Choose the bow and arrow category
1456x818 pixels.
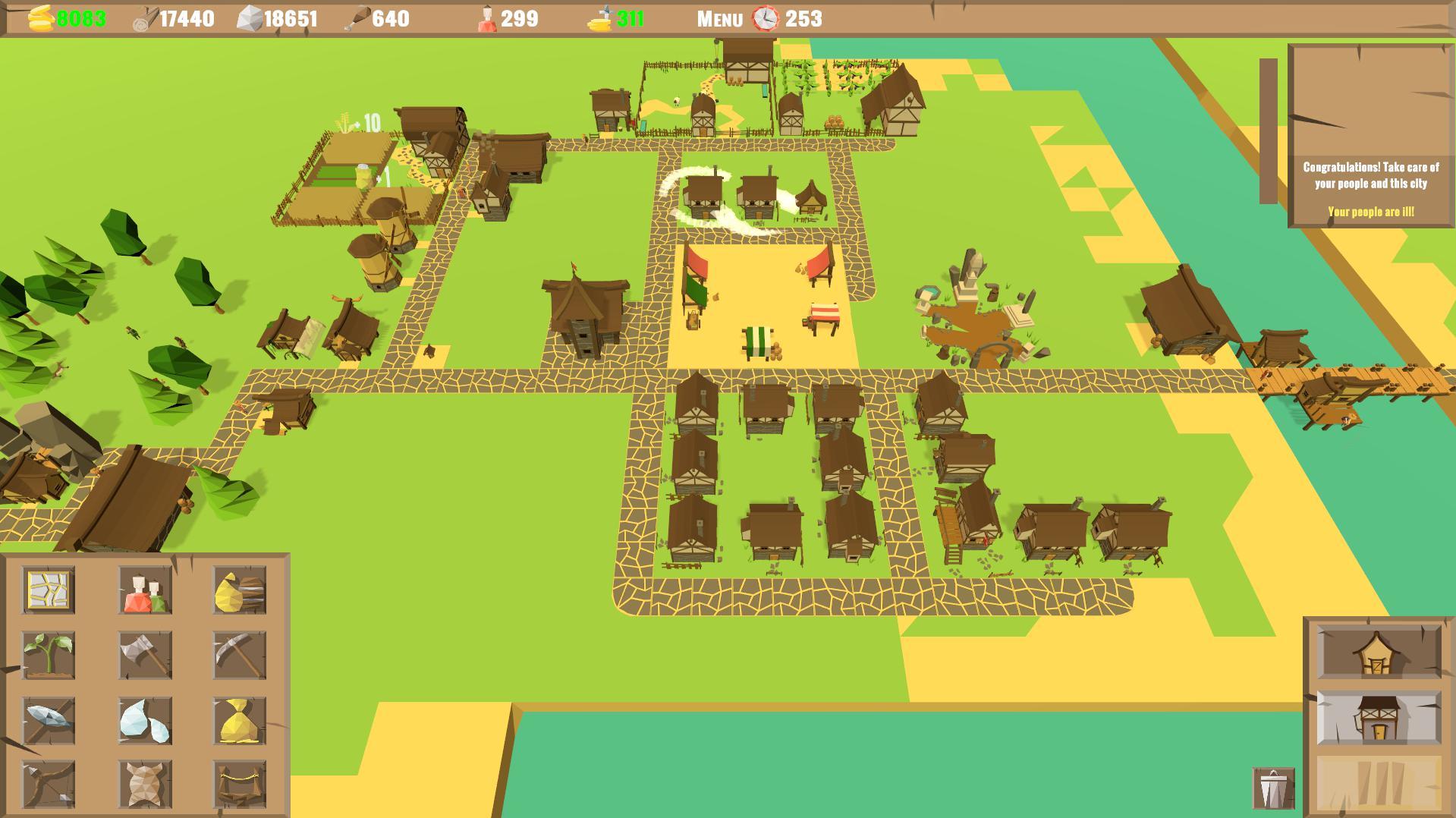[x=48, y=784]
